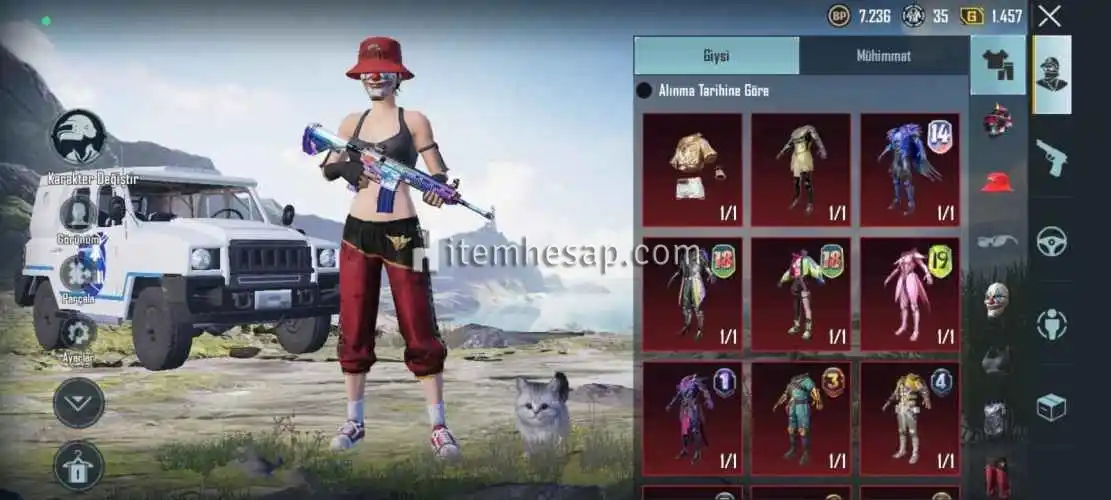Close the inventory screen with the X
The image size is (1111, 500).
pyautogui.click(x=1049, y=15)
